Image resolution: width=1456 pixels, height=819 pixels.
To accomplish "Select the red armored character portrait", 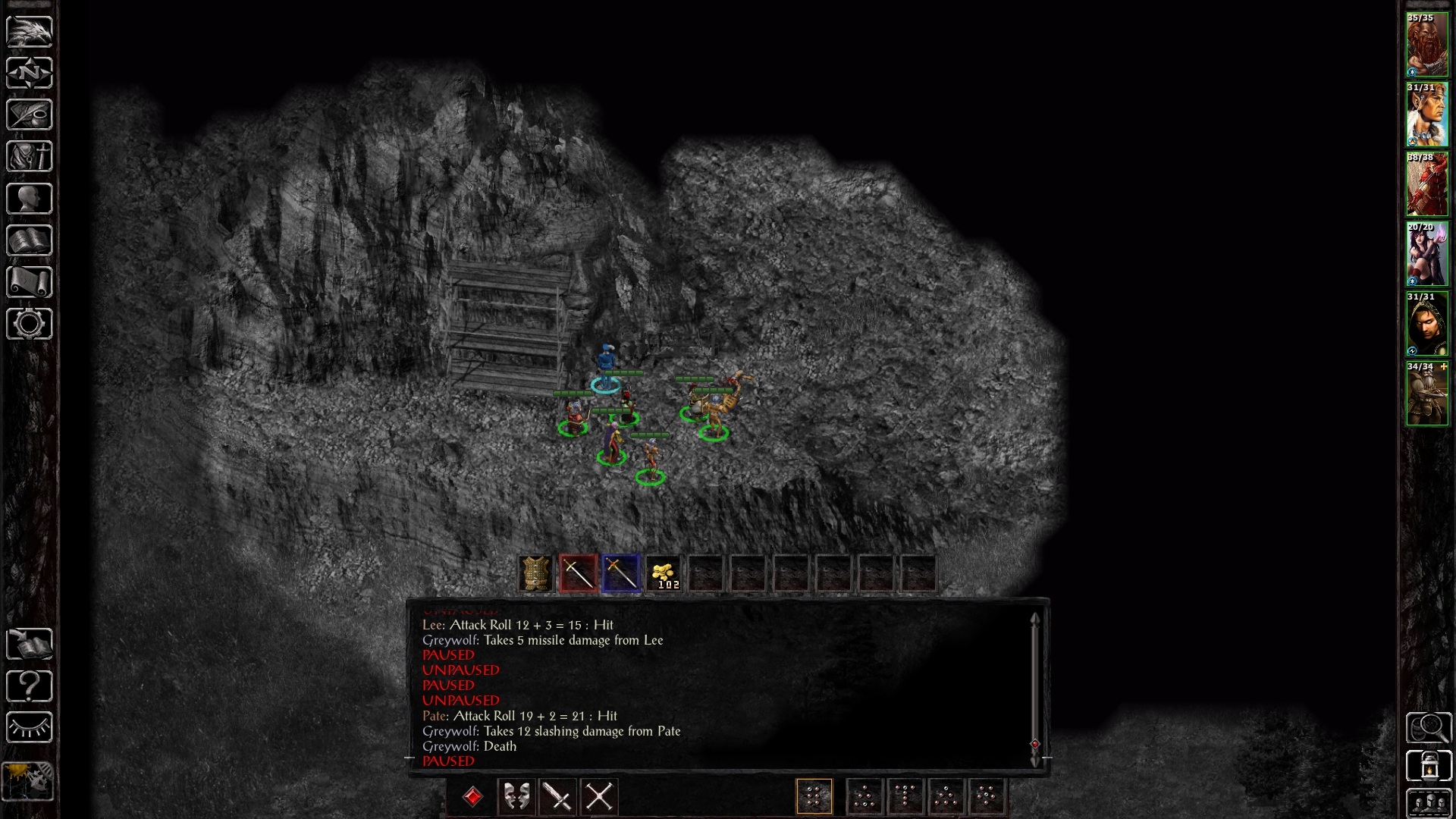I will pos(1426,185).
